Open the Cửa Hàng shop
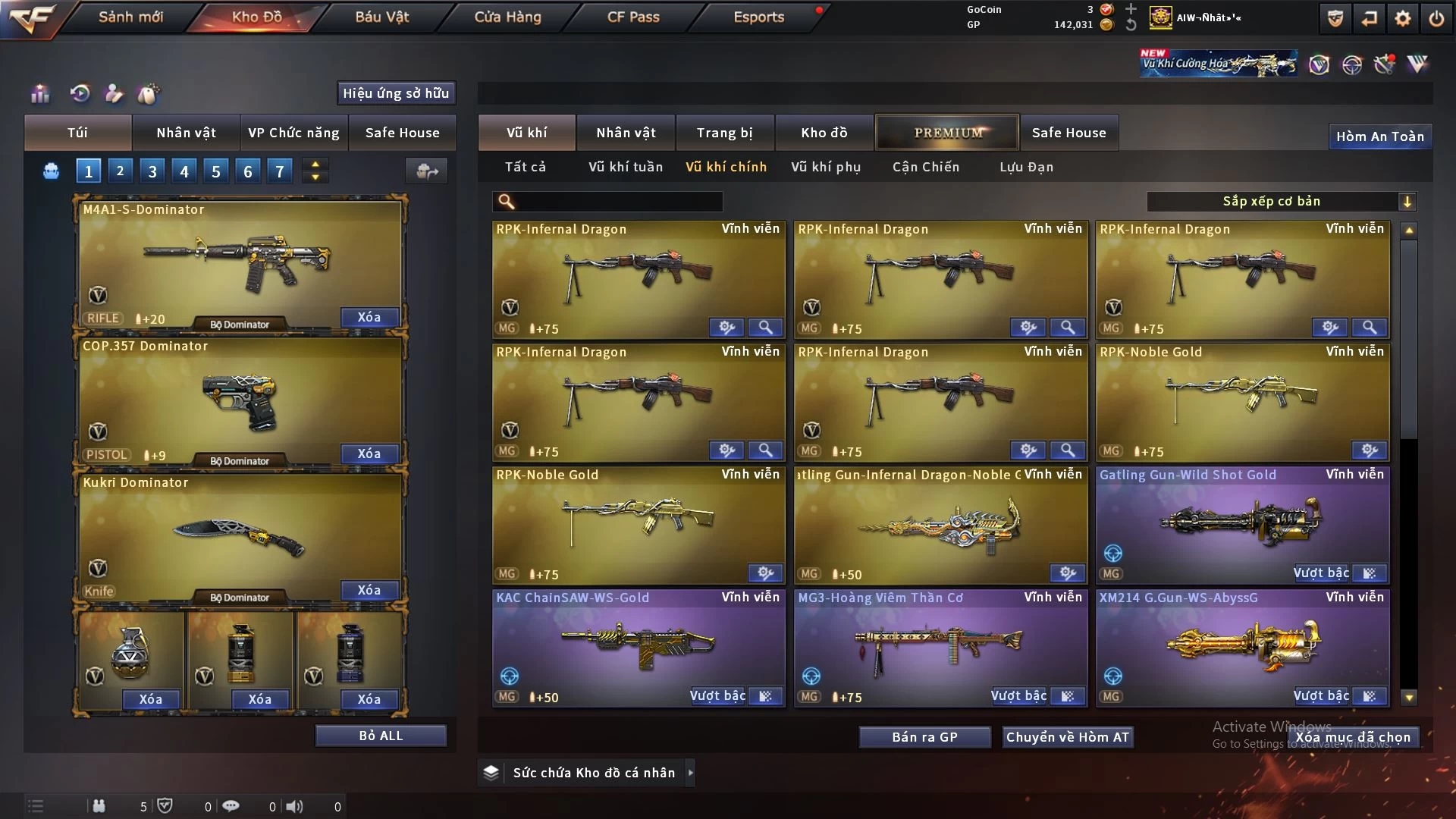This screenshot has height=819, width=1456. pos(507,17)
